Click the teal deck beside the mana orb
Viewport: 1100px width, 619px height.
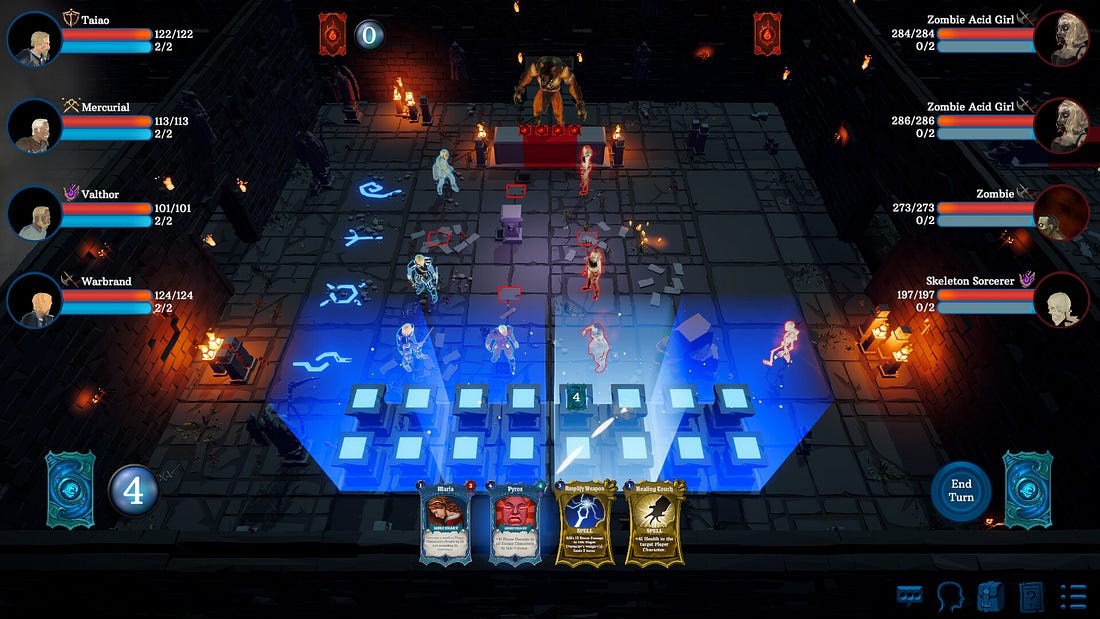pyautogui.click(x=70, y=489)
